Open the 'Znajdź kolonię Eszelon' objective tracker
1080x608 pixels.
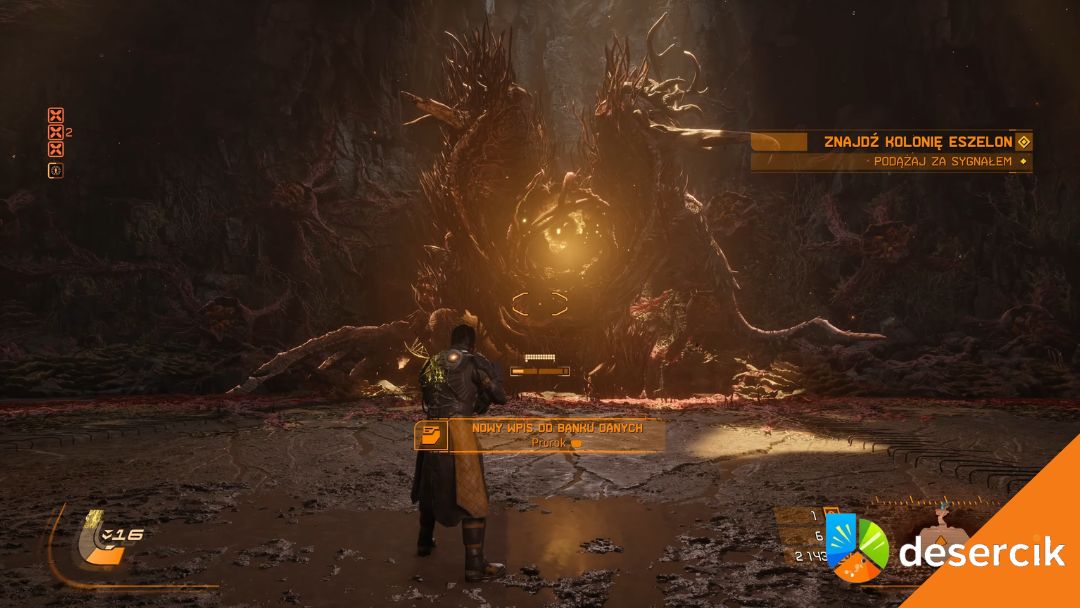[x=917, y=142]
